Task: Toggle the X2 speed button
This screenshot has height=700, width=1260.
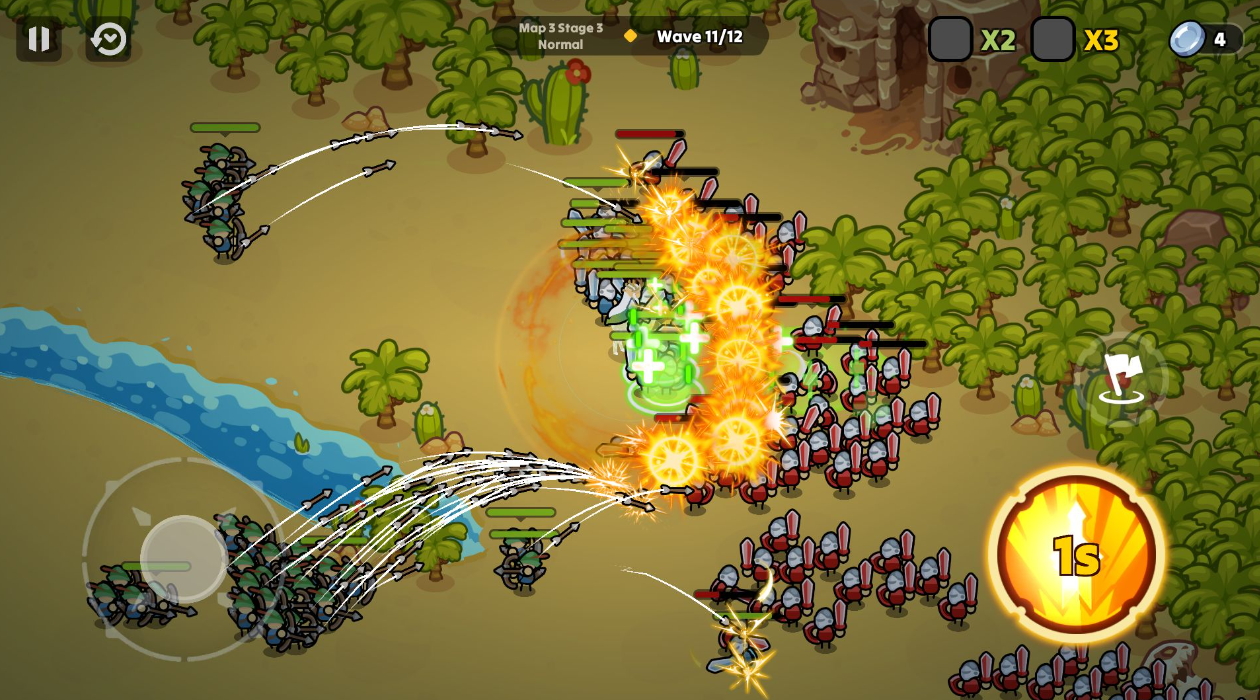Action: point(951,40)
